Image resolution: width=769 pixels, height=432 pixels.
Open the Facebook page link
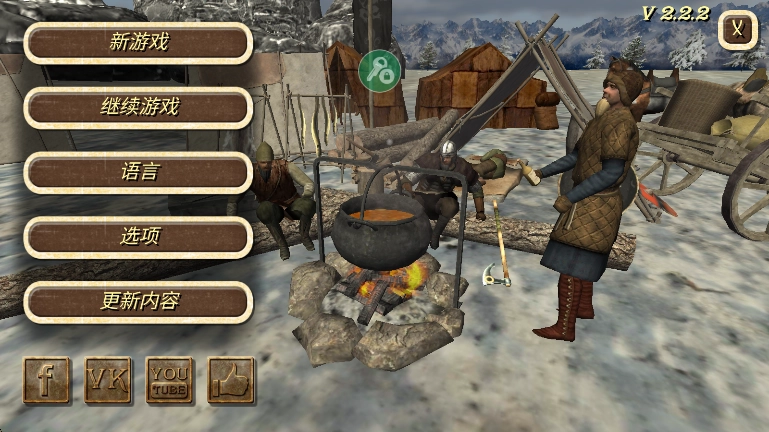47,380
